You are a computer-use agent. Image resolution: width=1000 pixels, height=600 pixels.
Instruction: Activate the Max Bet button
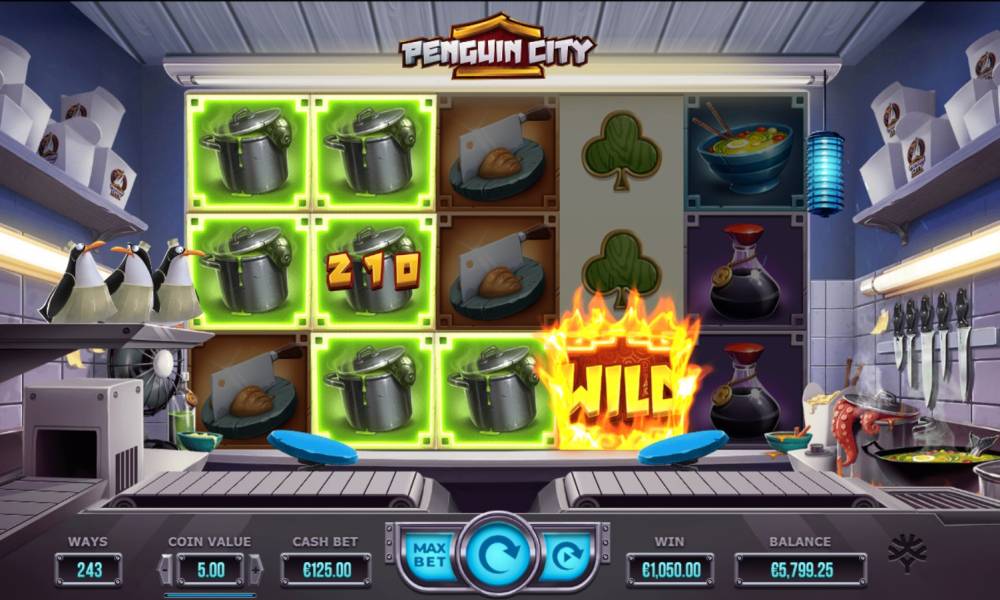428,555
